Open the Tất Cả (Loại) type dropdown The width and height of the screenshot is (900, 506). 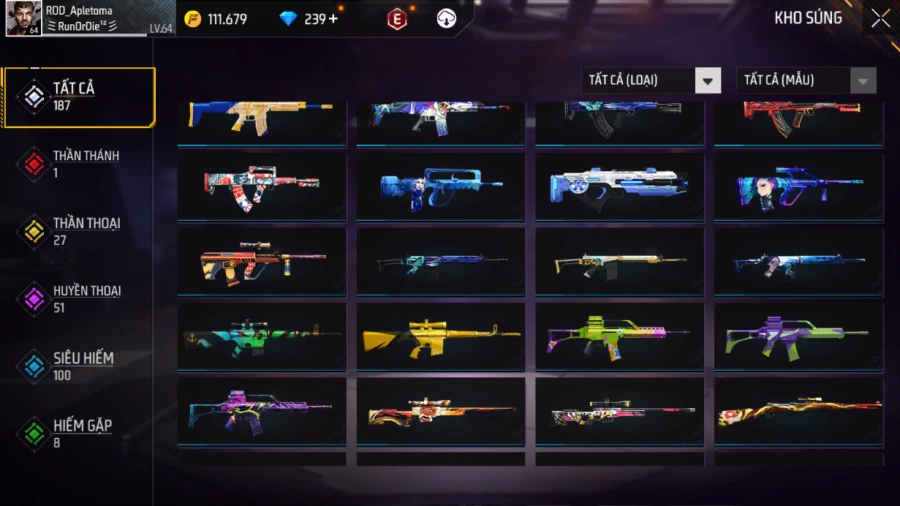click(x=651, y=81)
